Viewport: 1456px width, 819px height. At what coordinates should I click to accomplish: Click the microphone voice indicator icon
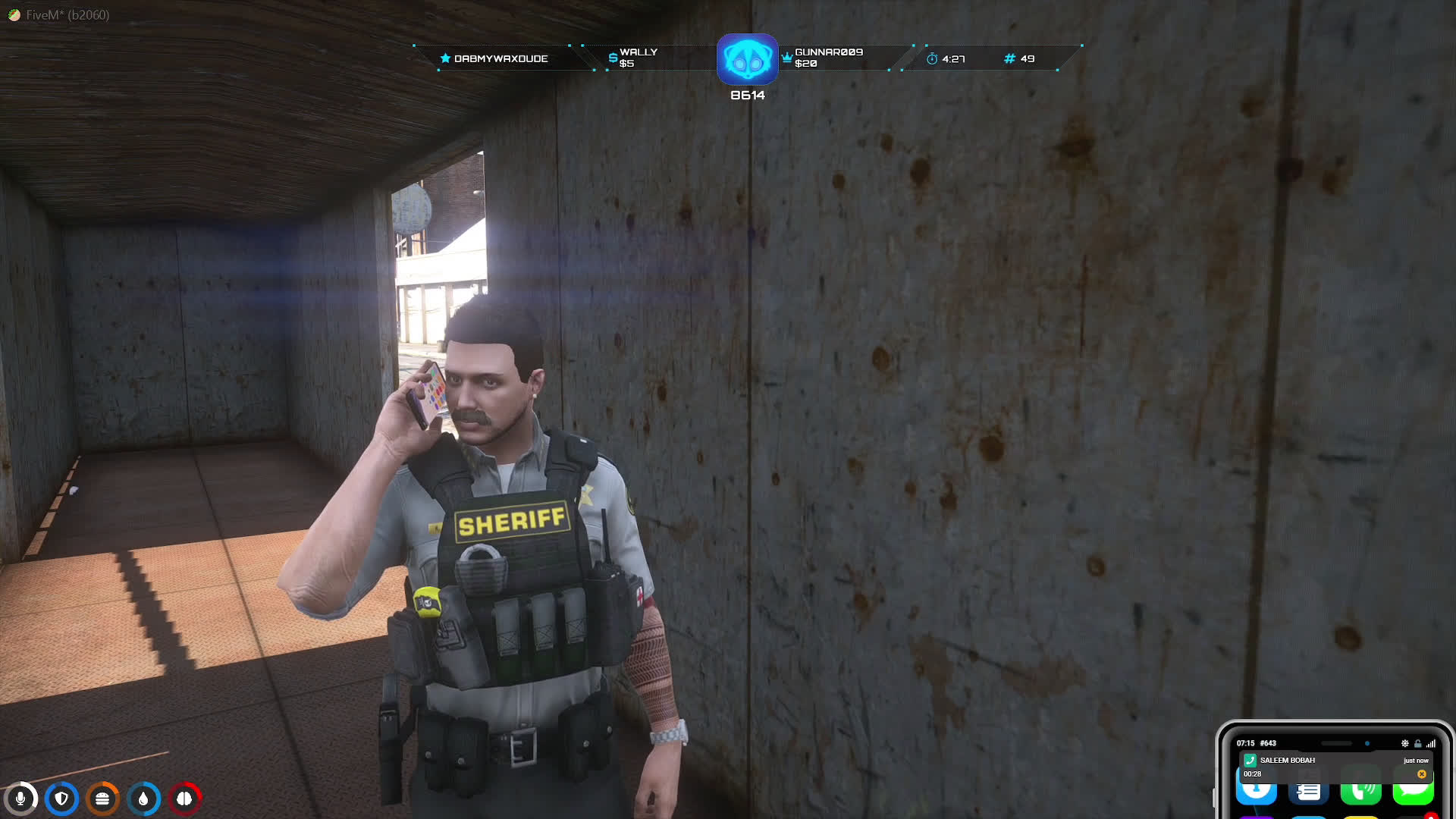click(x=20, y=799)
